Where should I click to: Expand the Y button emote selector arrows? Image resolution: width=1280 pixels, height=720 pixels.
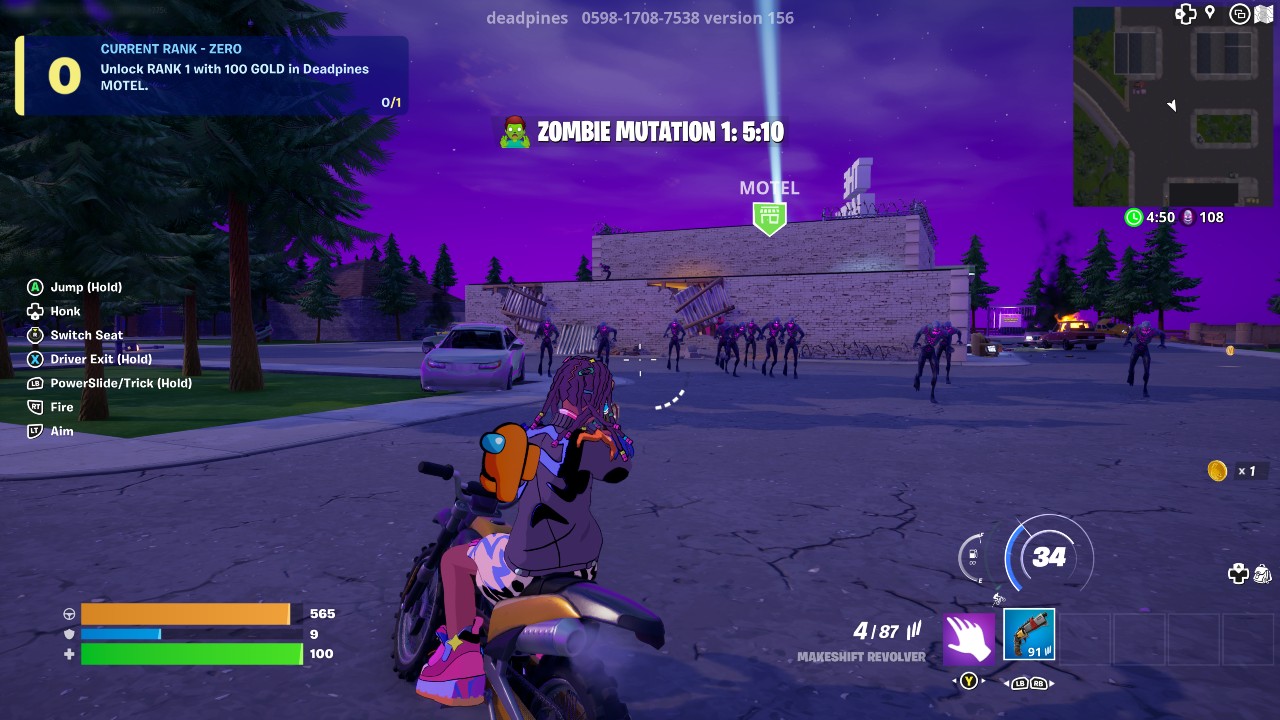(967, 680)
